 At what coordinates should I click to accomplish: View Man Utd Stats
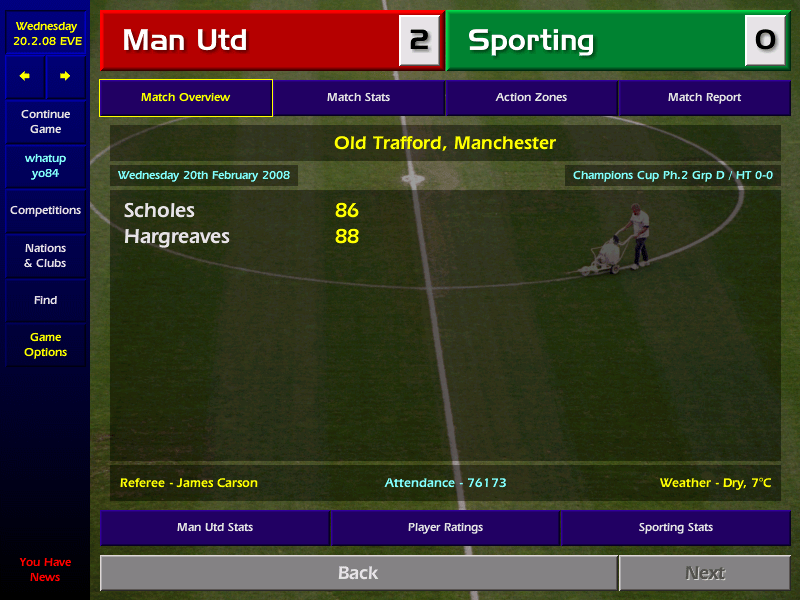click(215, 527)
